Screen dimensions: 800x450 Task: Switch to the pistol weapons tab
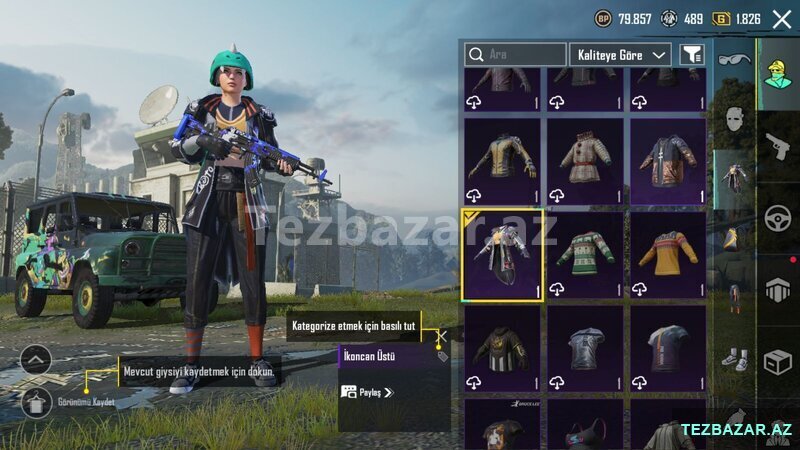(x=778, y=147)
